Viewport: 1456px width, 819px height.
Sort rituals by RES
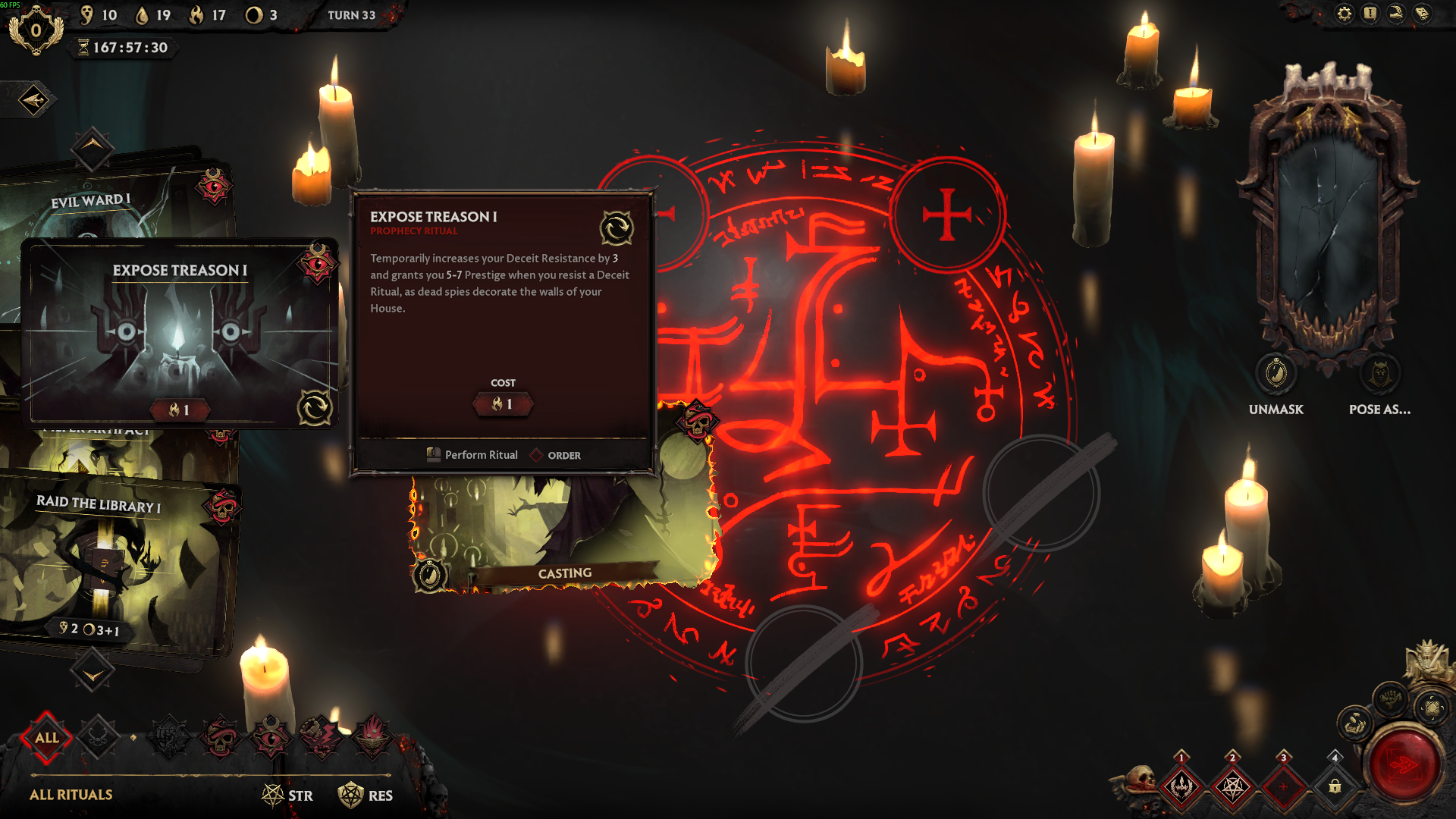pos(366,795)
